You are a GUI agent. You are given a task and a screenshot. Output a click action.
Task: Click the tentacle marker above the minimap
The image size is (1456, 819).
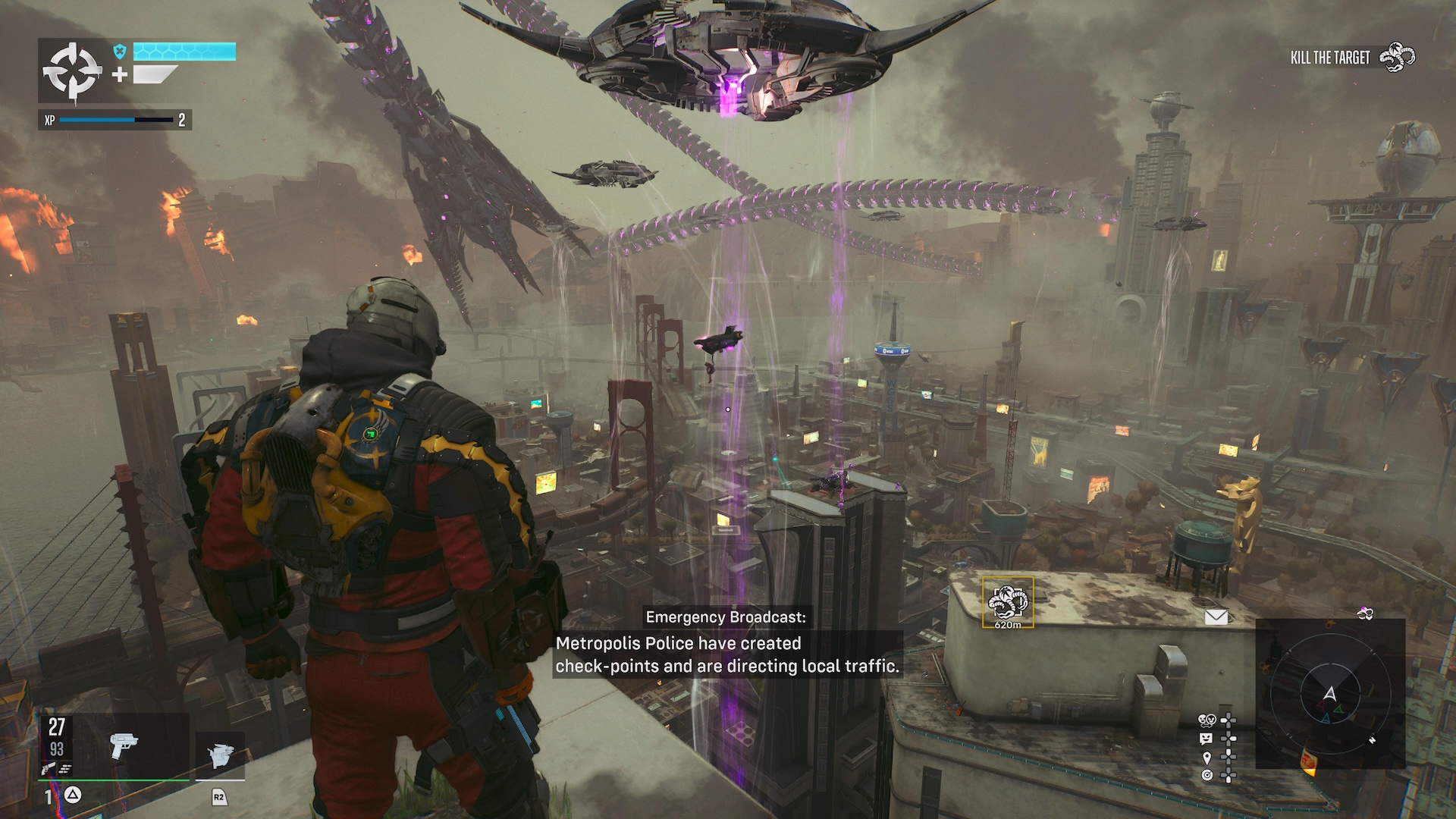1365,613
